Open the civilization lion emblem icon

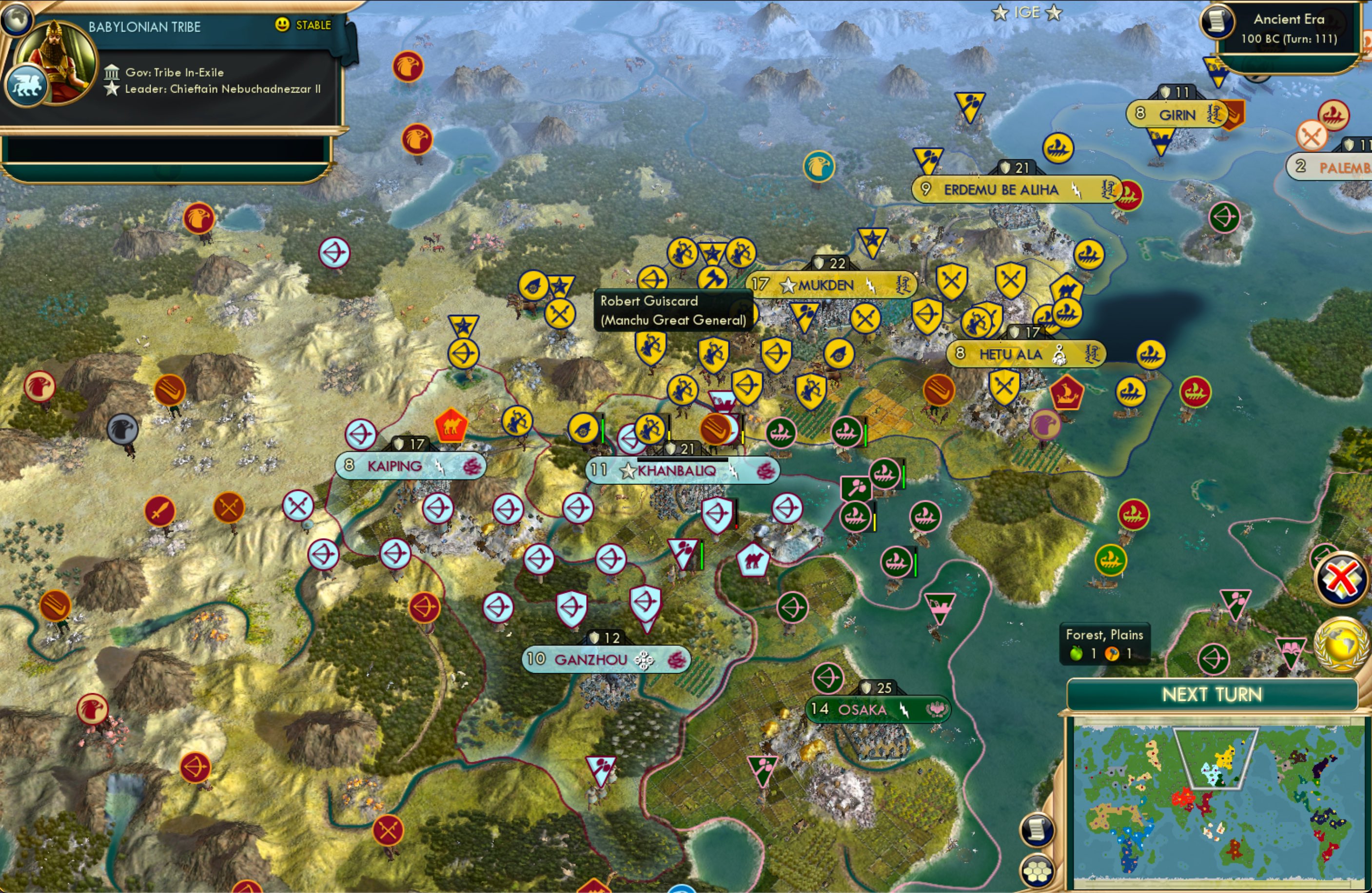(28, 84)
